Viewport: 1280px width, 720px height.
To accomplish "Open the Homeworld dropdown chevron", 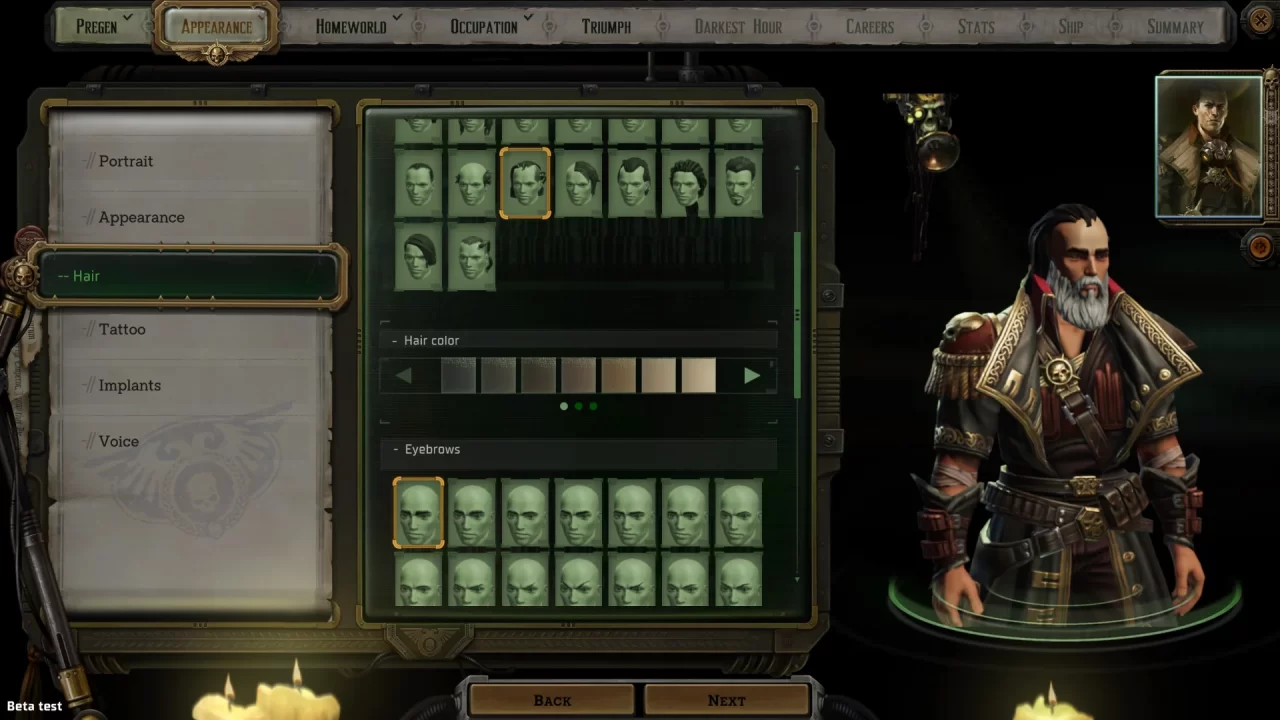I will click(398, 18).
